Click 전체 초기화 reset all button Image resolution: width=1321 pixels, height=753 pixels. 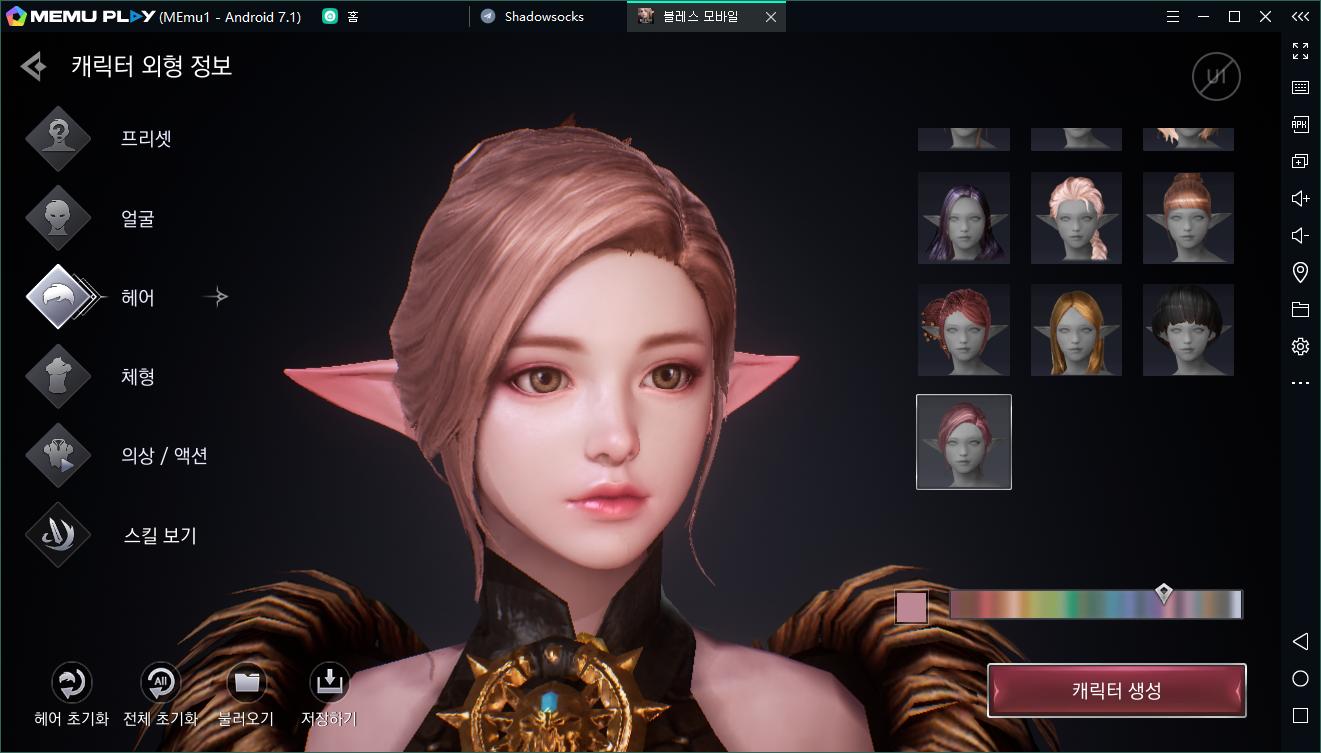click(159, 684)
